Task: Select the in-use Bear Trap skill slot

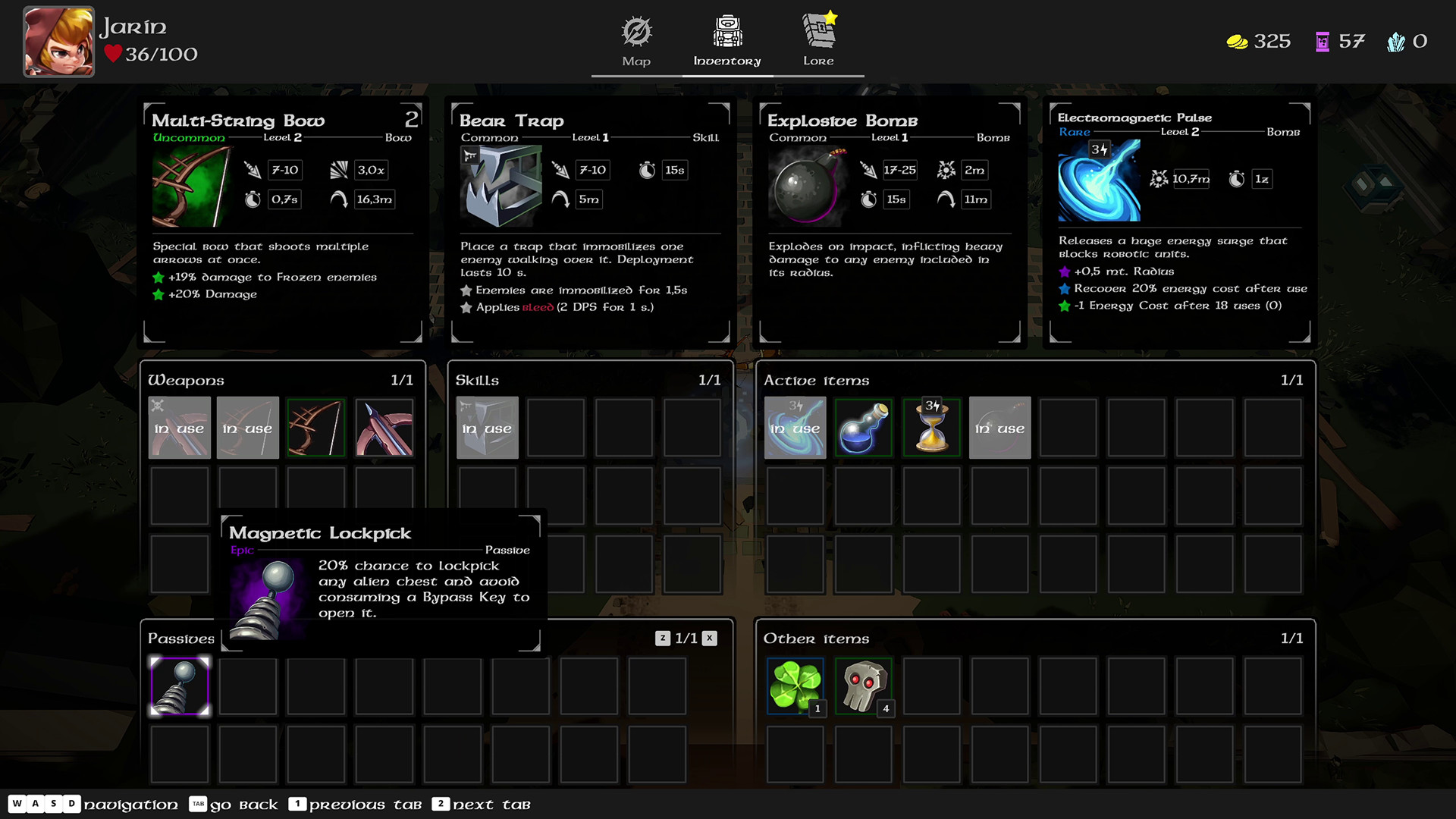Action: (487, 428)
